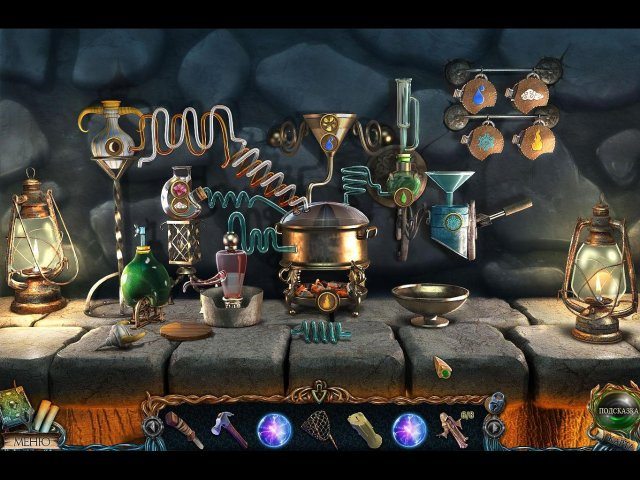Image resolution: width=640 pixels, height=480 pixels.
Task: Select the rolled parchment scroll item
Action: coord(364,429)
